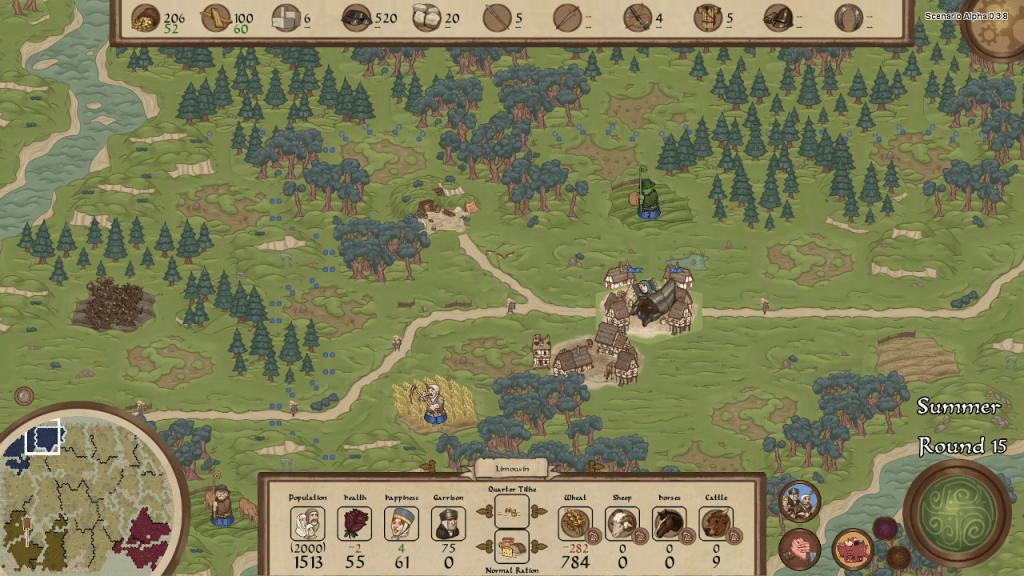Click the Sheep resource icon
This screenshot has height=576, width=1024.
(622, 523)
